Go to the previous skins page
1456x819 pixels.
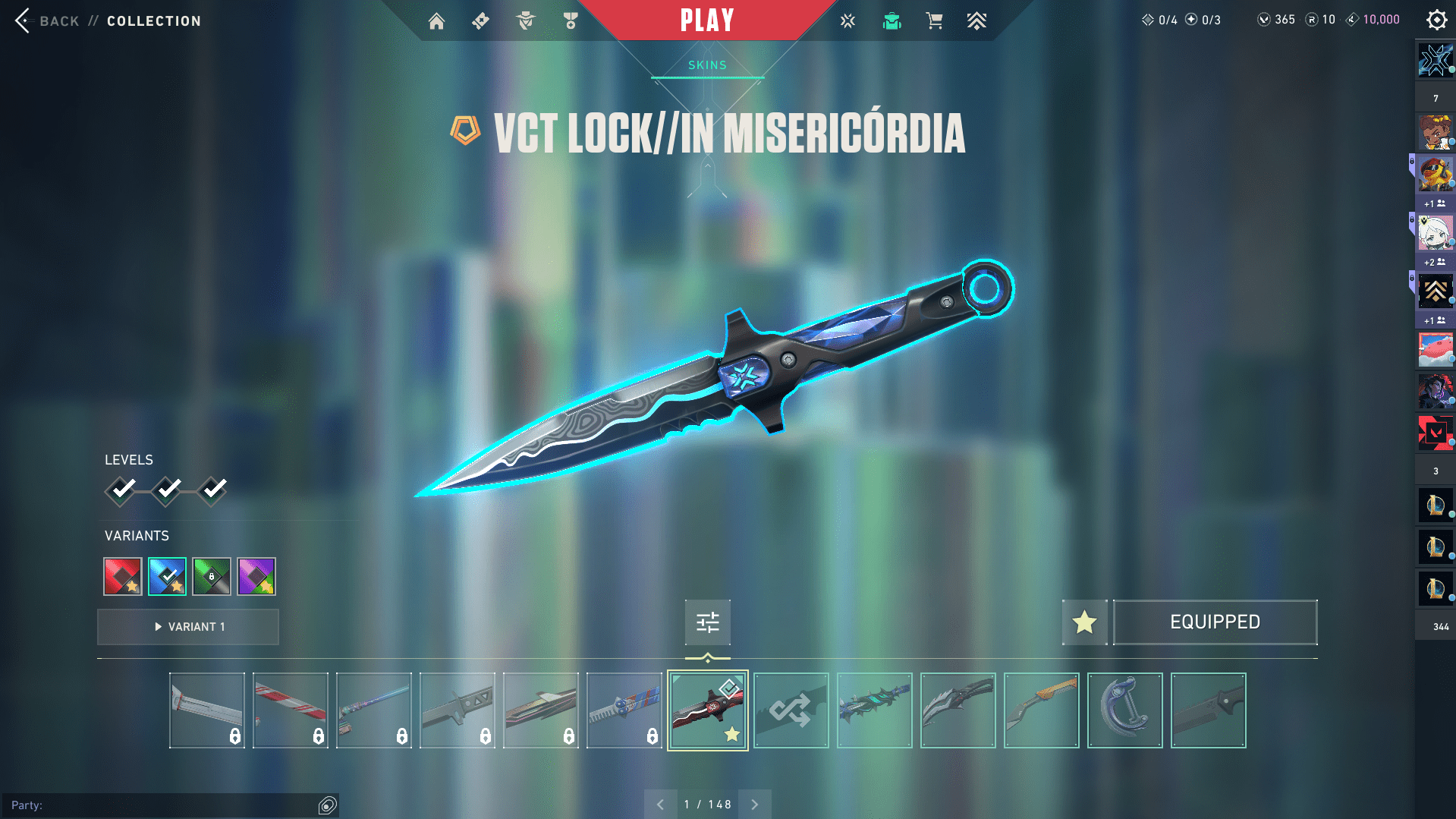[660, 805]
